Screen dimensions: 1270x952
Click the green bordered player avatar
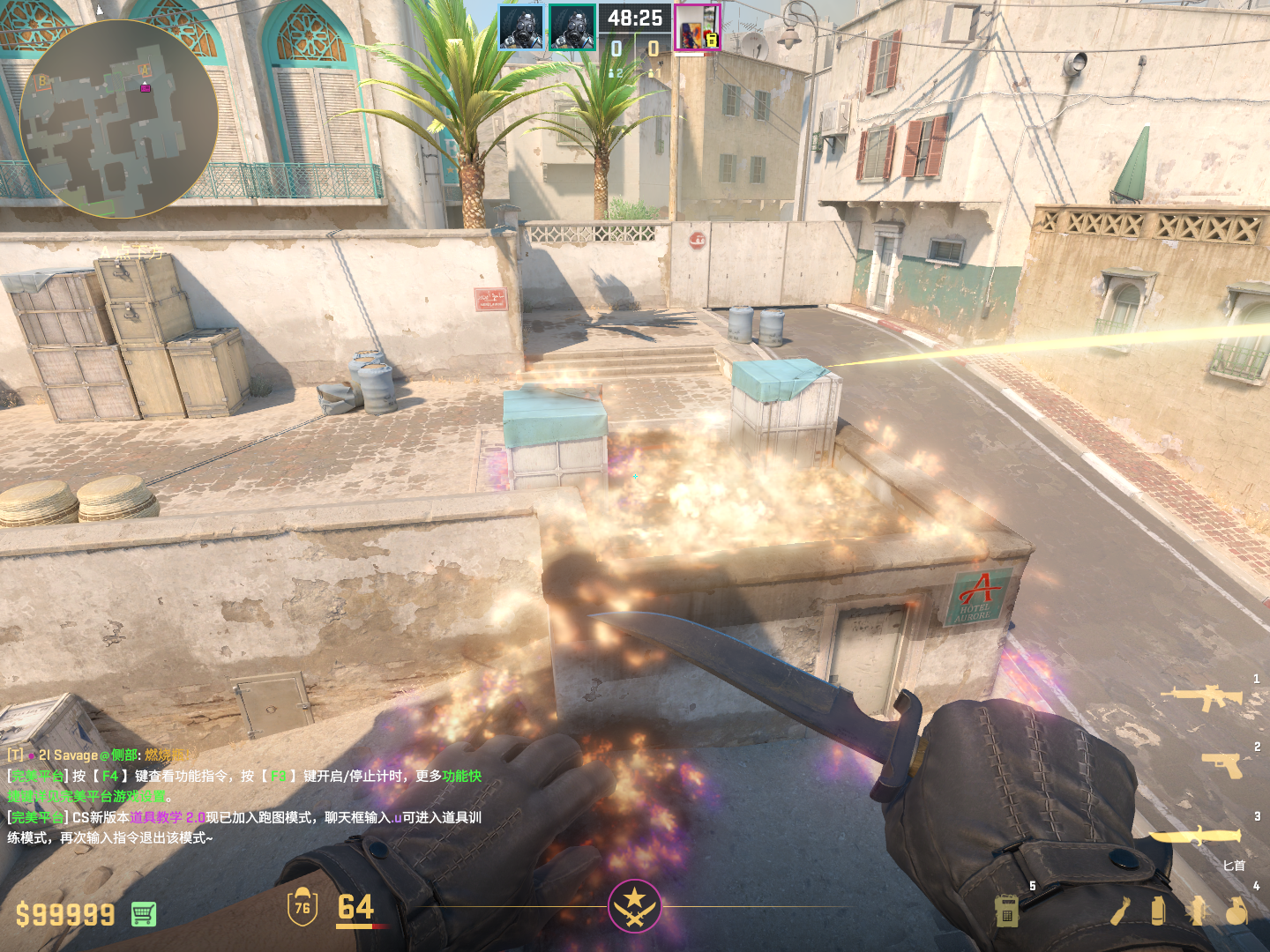click(571, 27)
